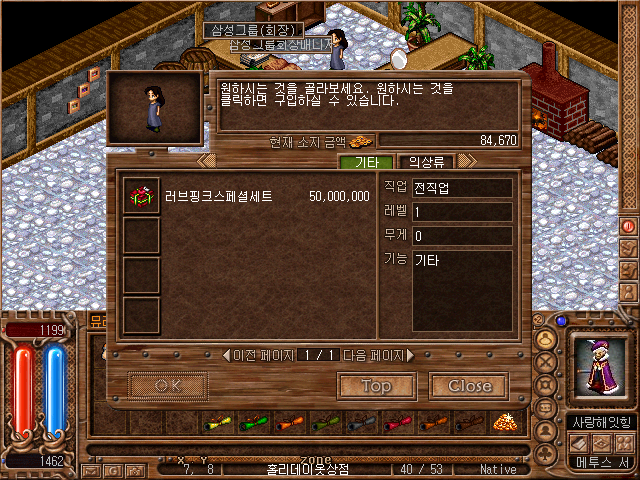Switch to the 의상류 category tab
This screenshot has width=640, height=480.
point(426,161)
